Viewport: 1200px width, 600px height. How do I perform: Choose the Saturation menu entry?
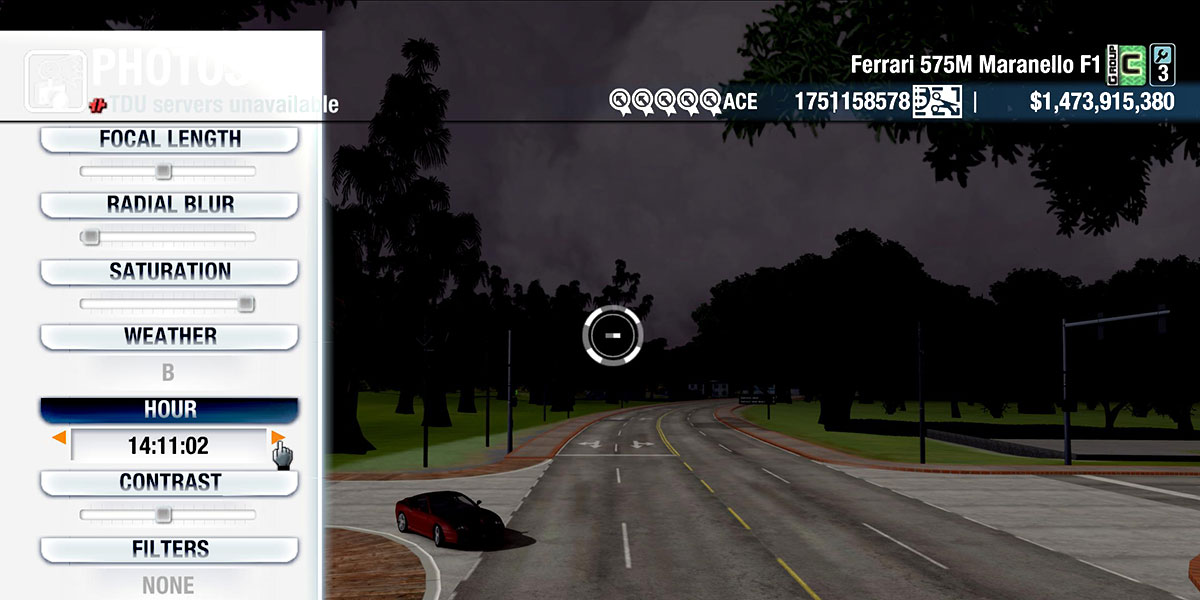click(169, 271)
